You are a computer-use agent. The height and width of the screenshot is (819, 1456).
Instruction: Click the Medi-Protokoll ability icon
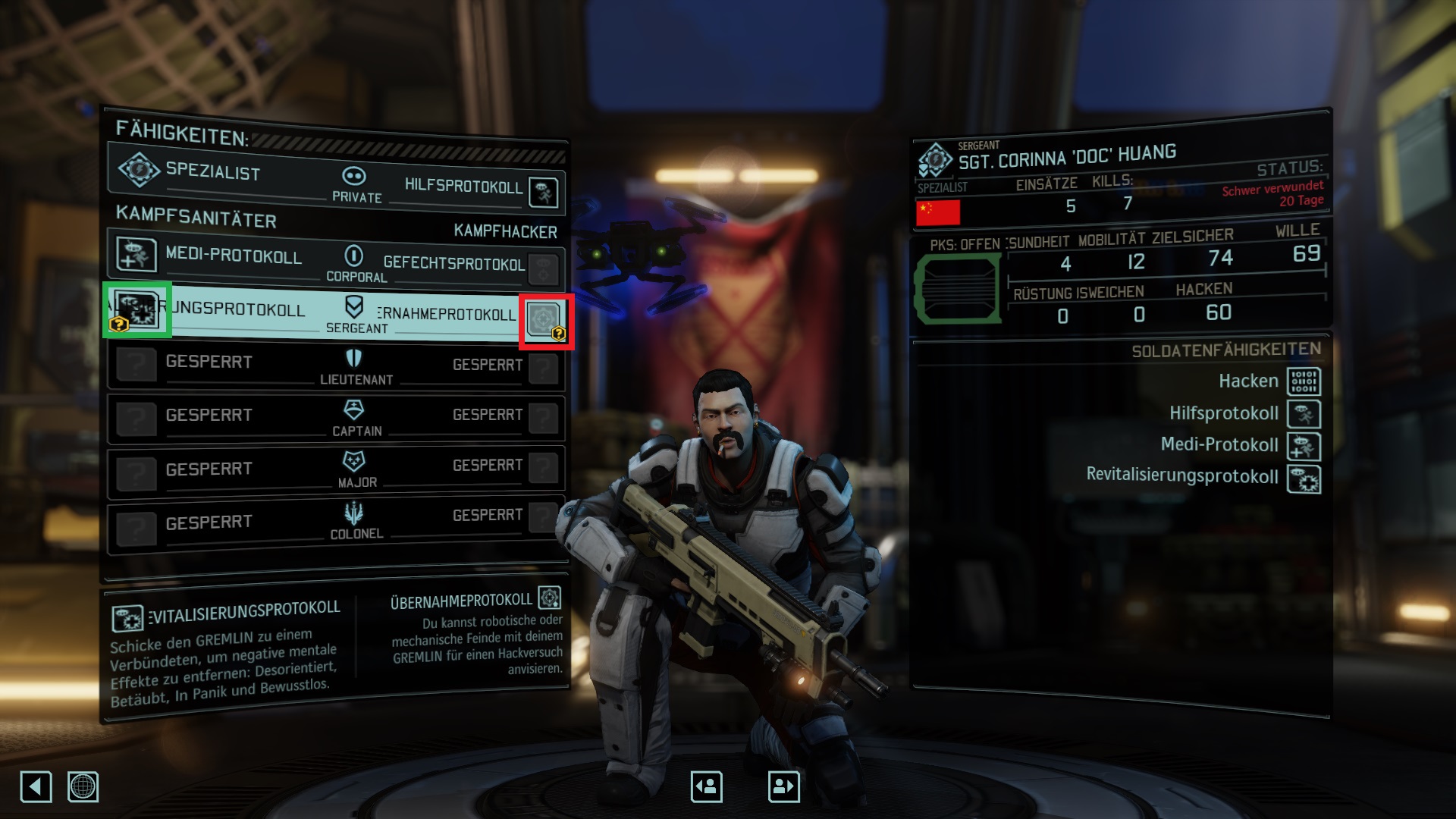tap(136, 255)
